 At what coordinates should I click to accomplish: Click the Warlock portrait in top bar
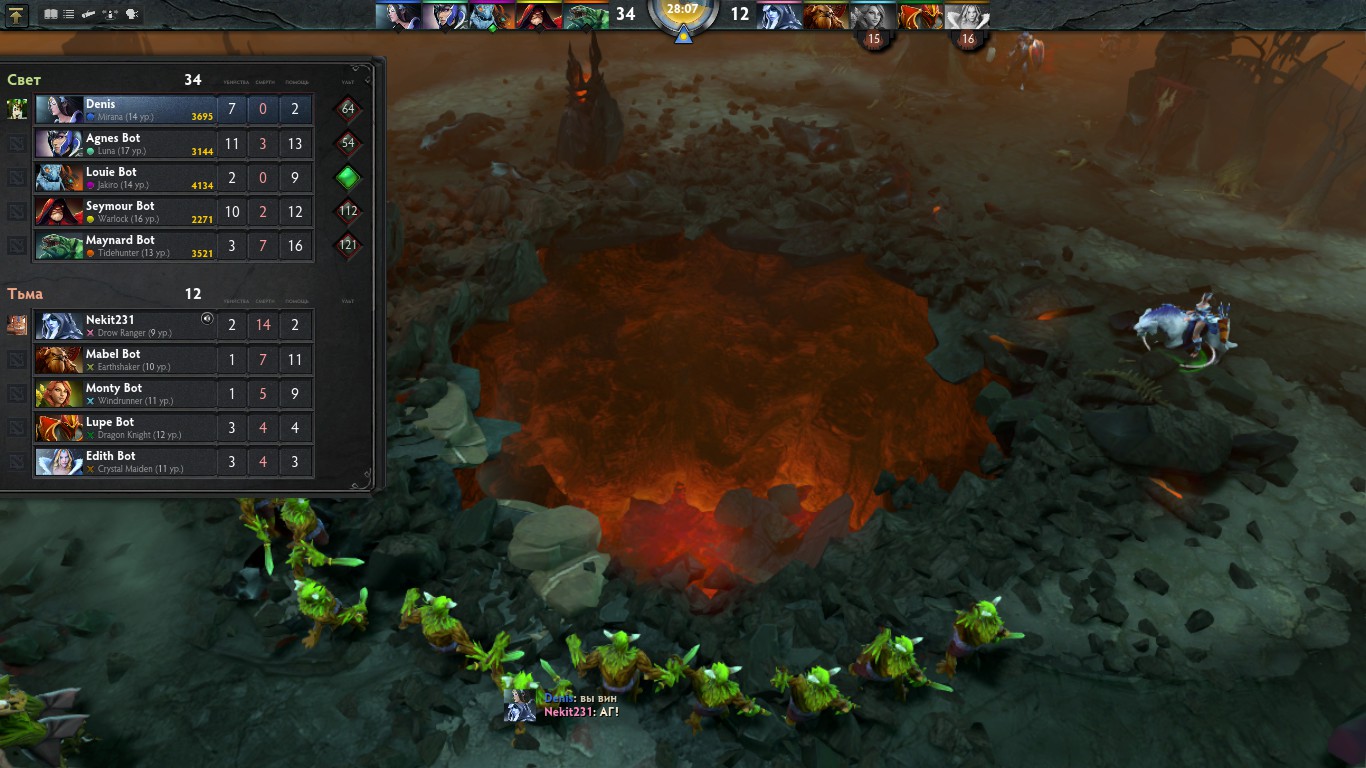click(x=539, y=15)
